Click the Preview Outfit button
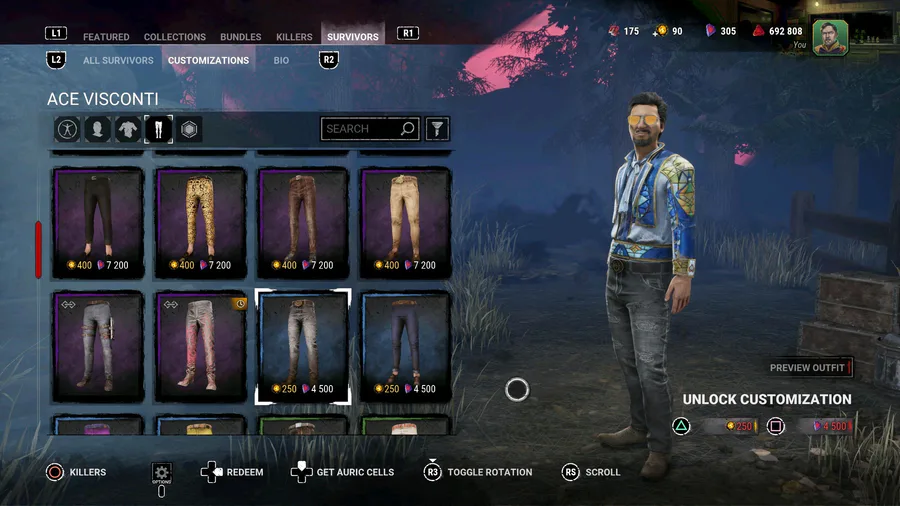Screen dimensions: 900x506 point(809,368)
